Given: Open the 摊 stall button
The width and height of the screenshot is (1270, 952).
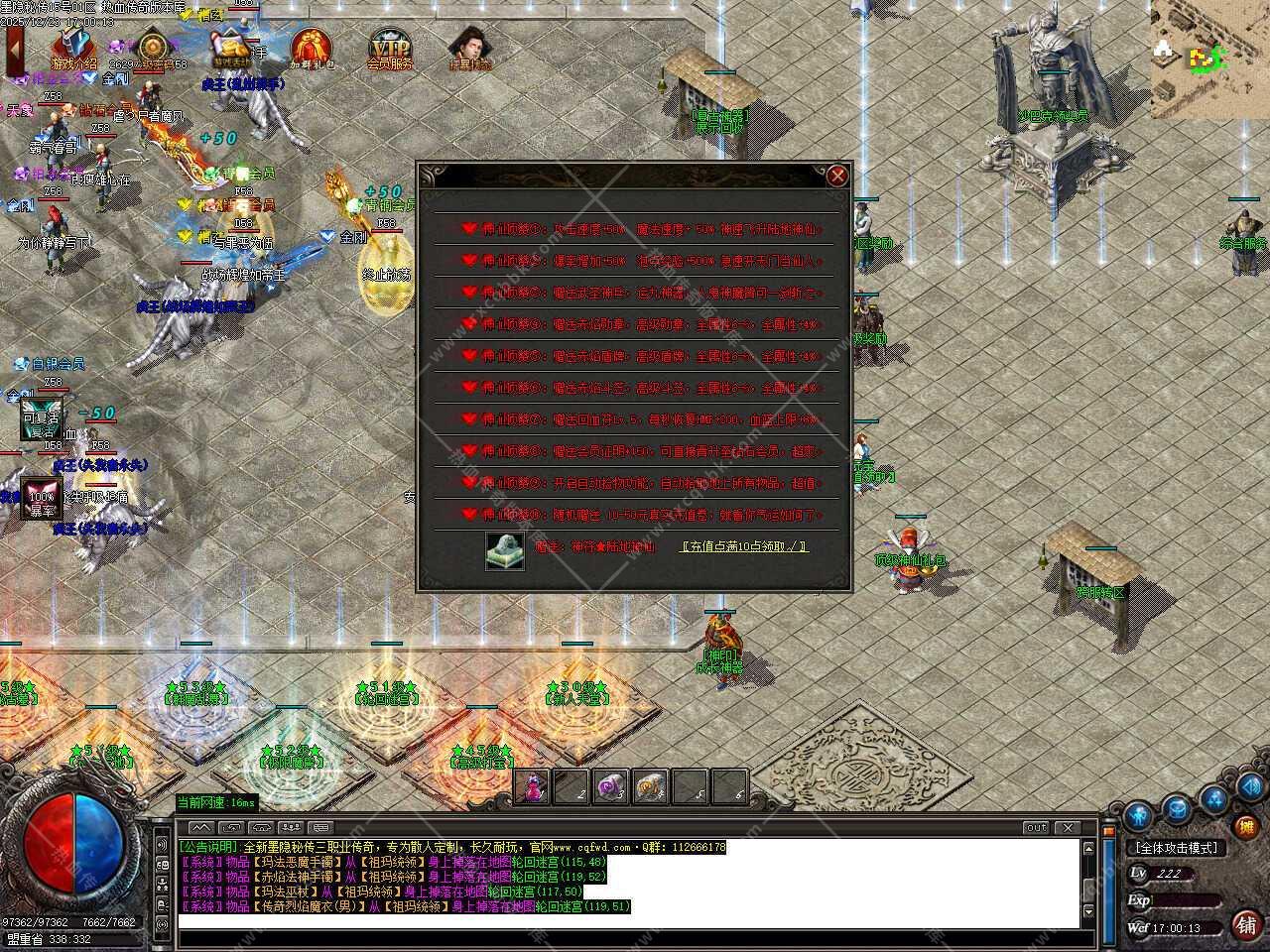Looking at the screenshot, I should tap(1246, 825).
